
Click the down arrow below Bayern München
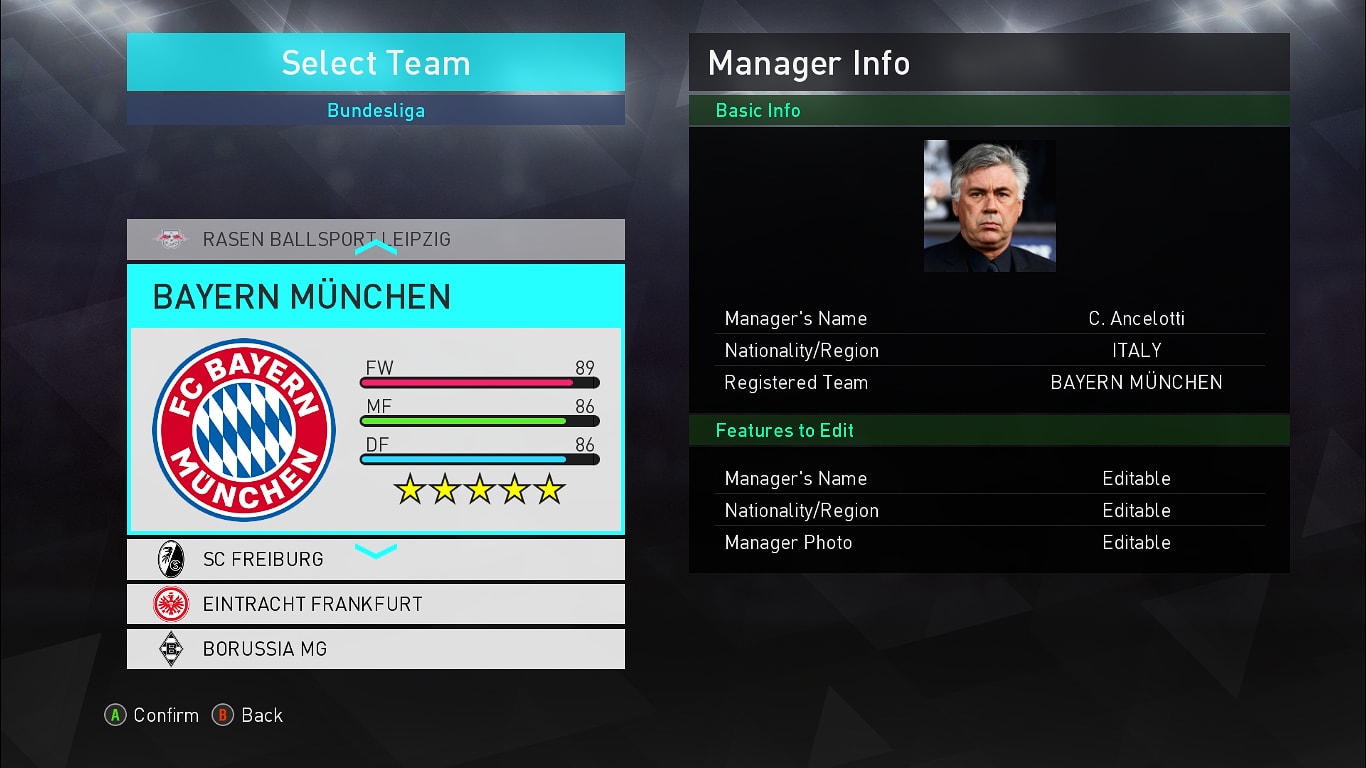[376, 550]
